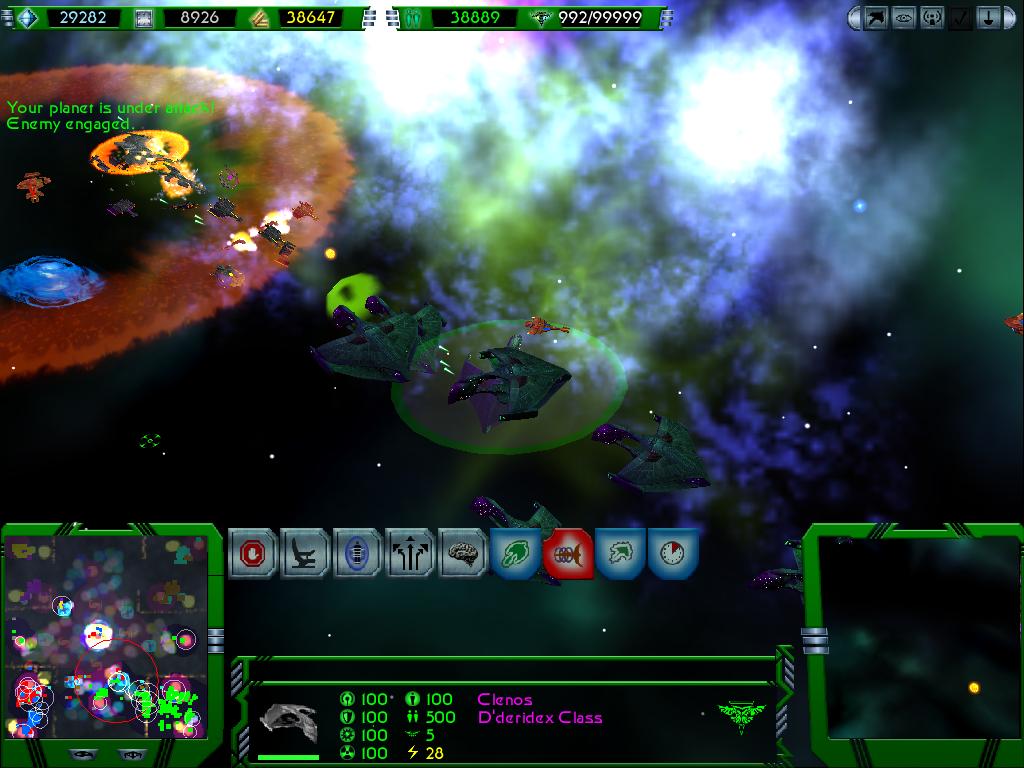Screen dimensions: 1024x768
Task: Click the left button below the minimap
Action: 83,755
